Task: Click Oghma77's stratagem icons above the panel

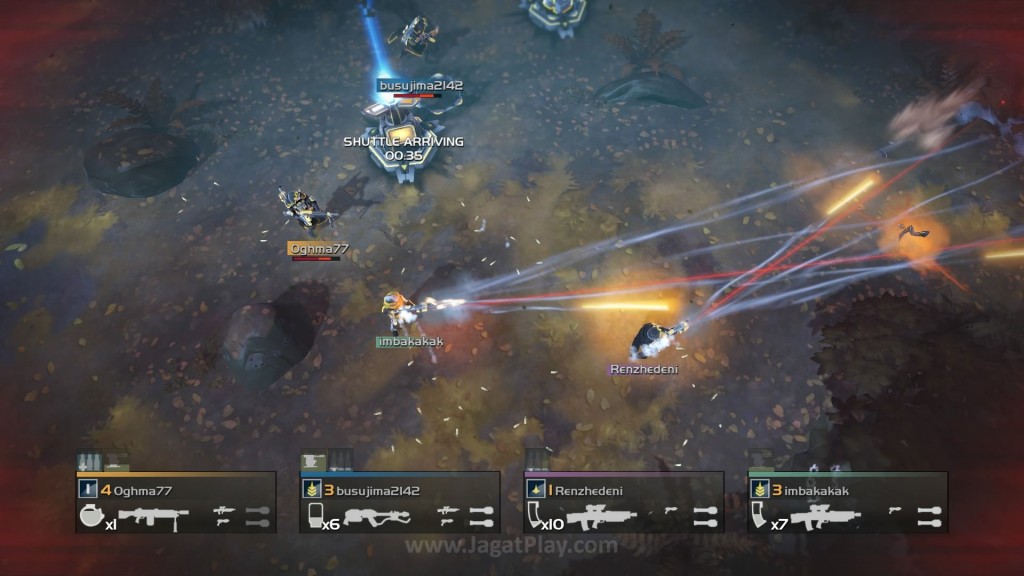Action: click(x=103, y=462)
